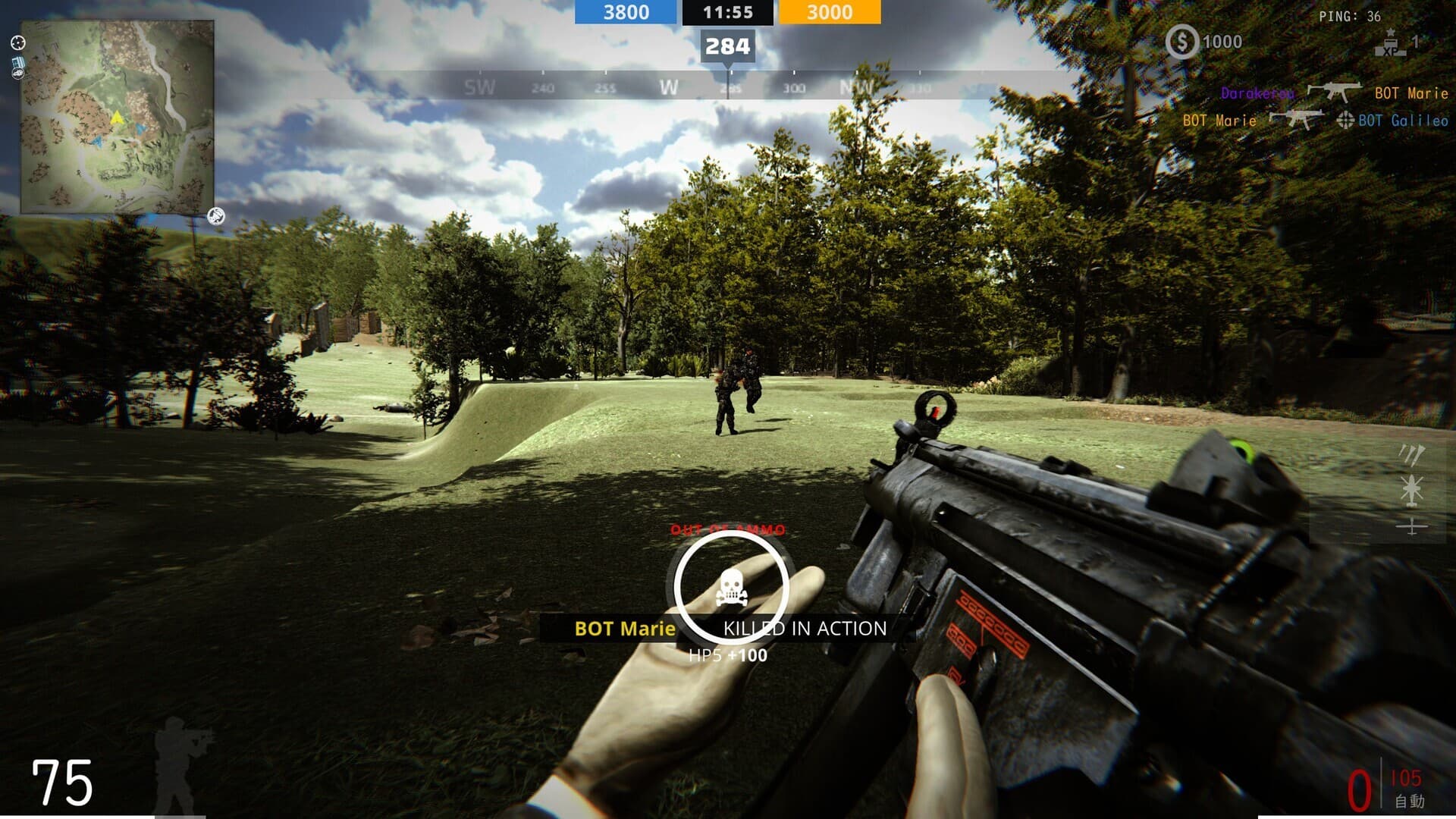Select the Darakerou kill feed entry
The height and width of the screenshot is (819, 1456).
click(1257, 93)
